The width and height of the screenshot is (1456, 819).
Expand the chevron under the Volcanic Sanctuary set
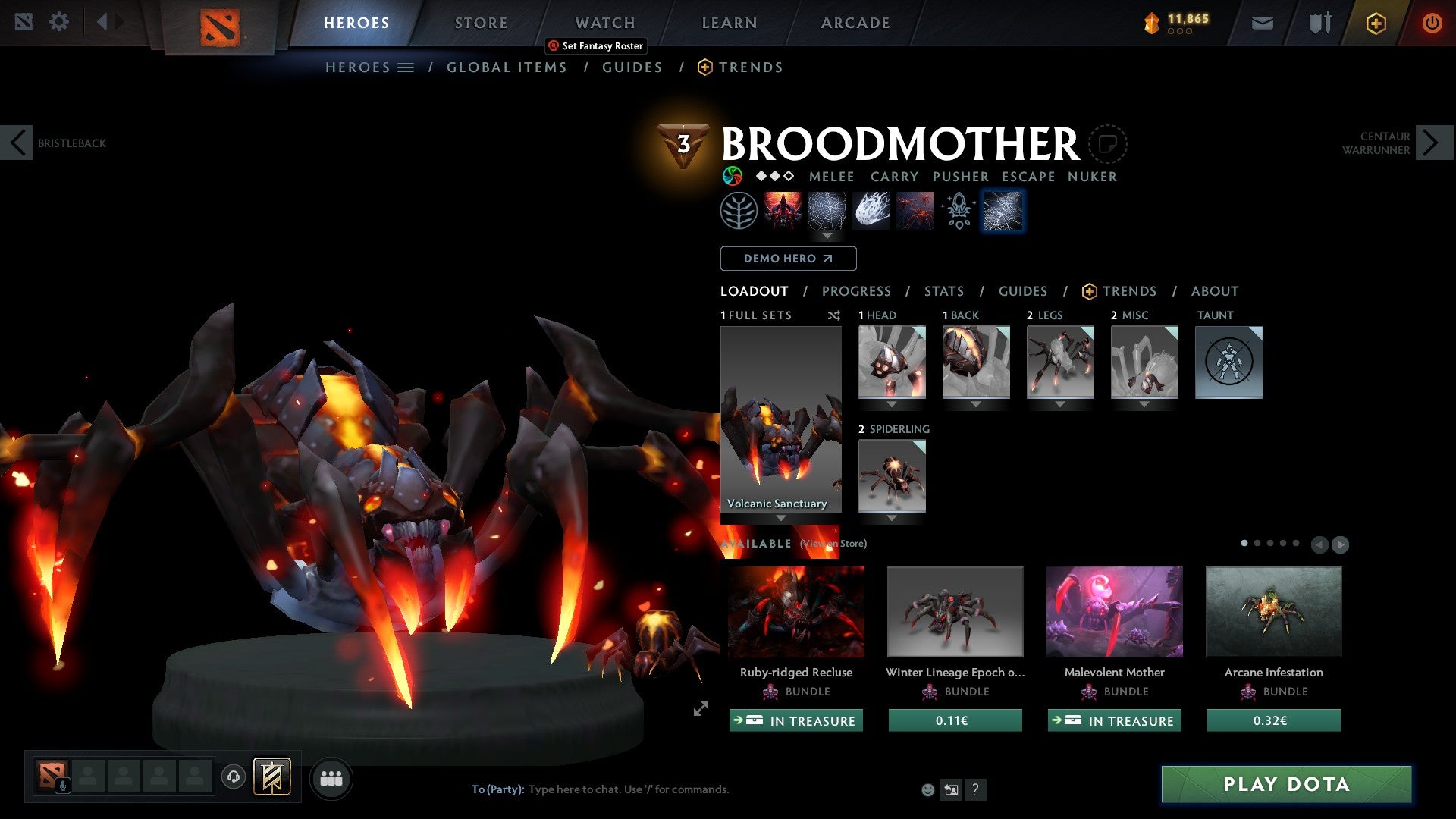781,517
